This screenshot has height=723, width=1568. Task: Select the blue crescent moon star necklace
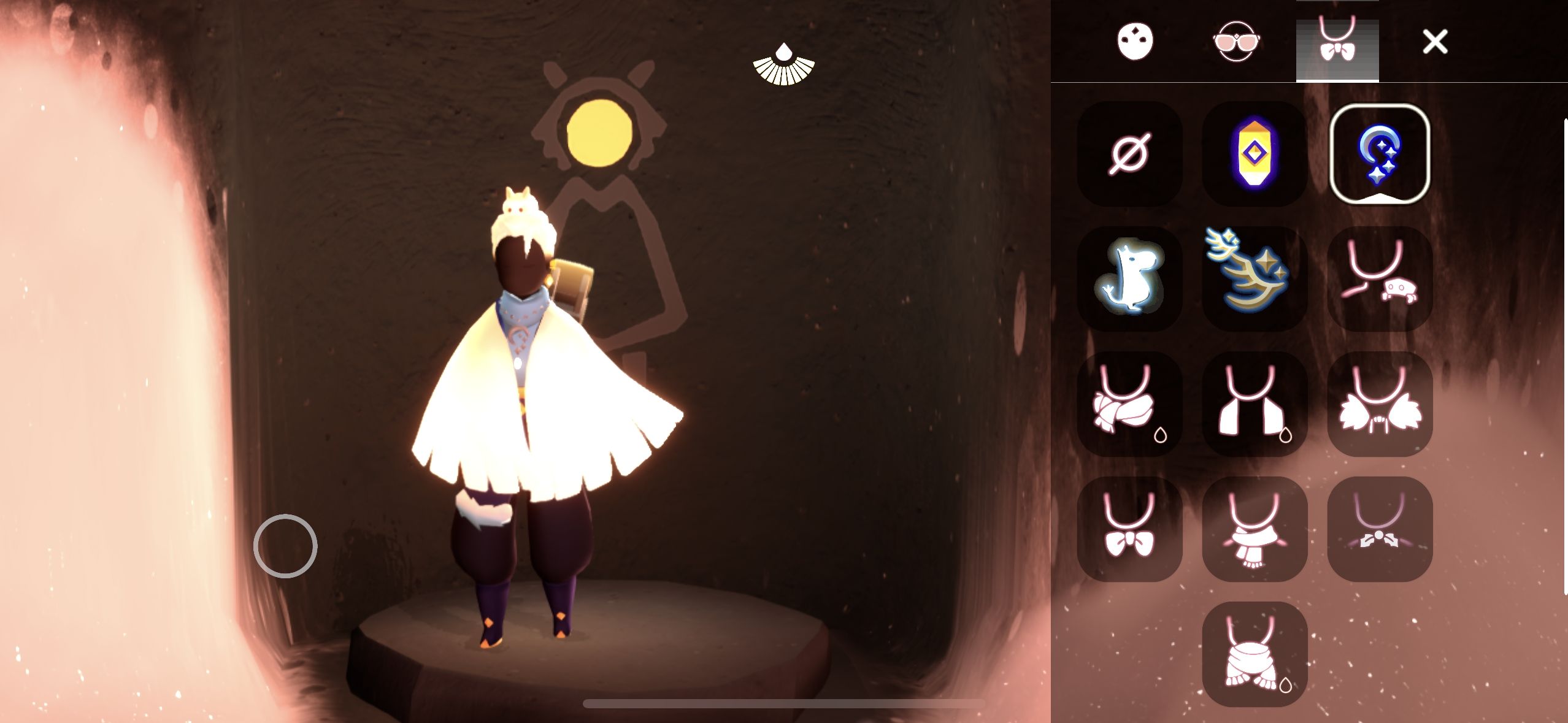(x=1380, y=154)
